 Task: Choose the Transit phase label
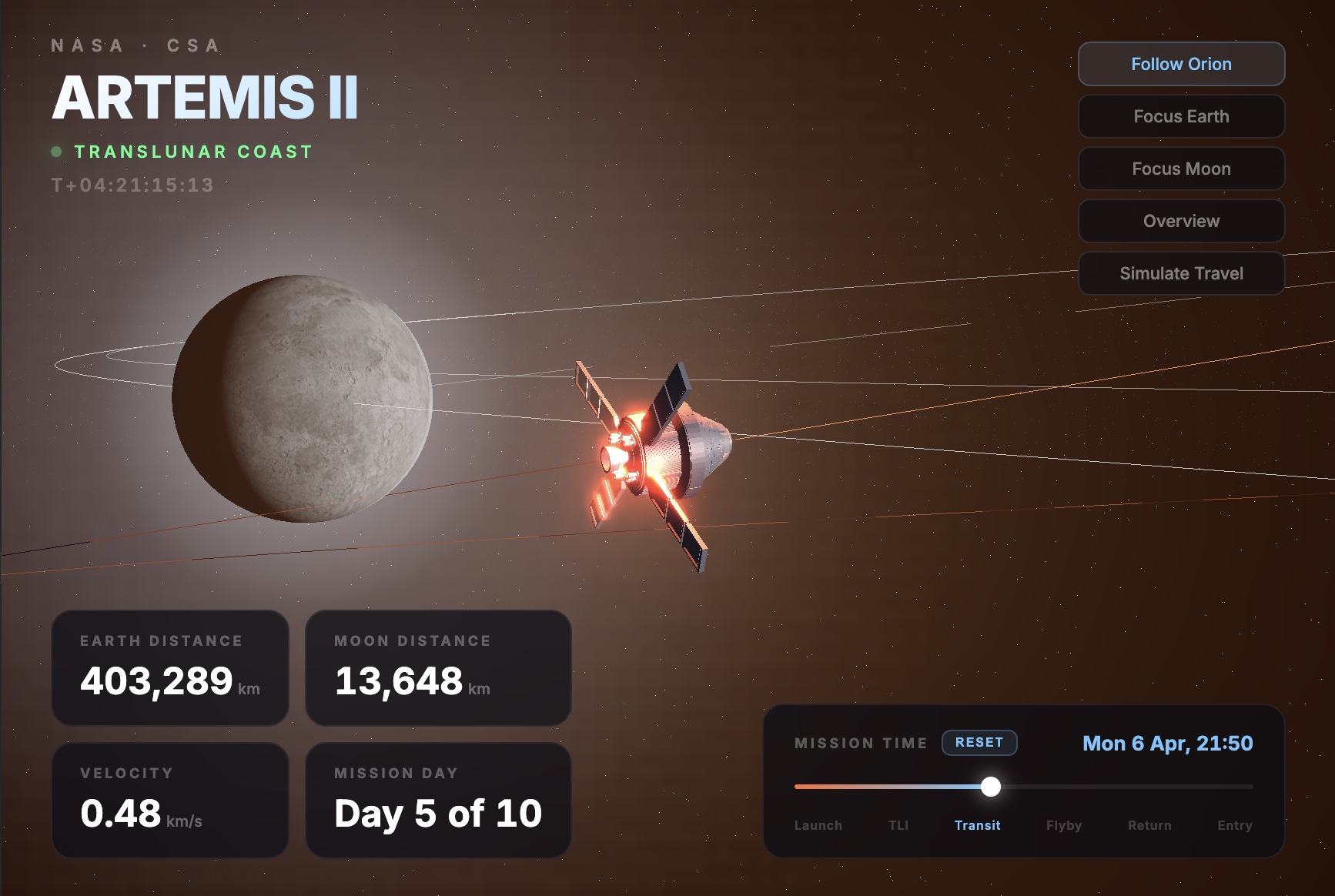pos(977,825)
